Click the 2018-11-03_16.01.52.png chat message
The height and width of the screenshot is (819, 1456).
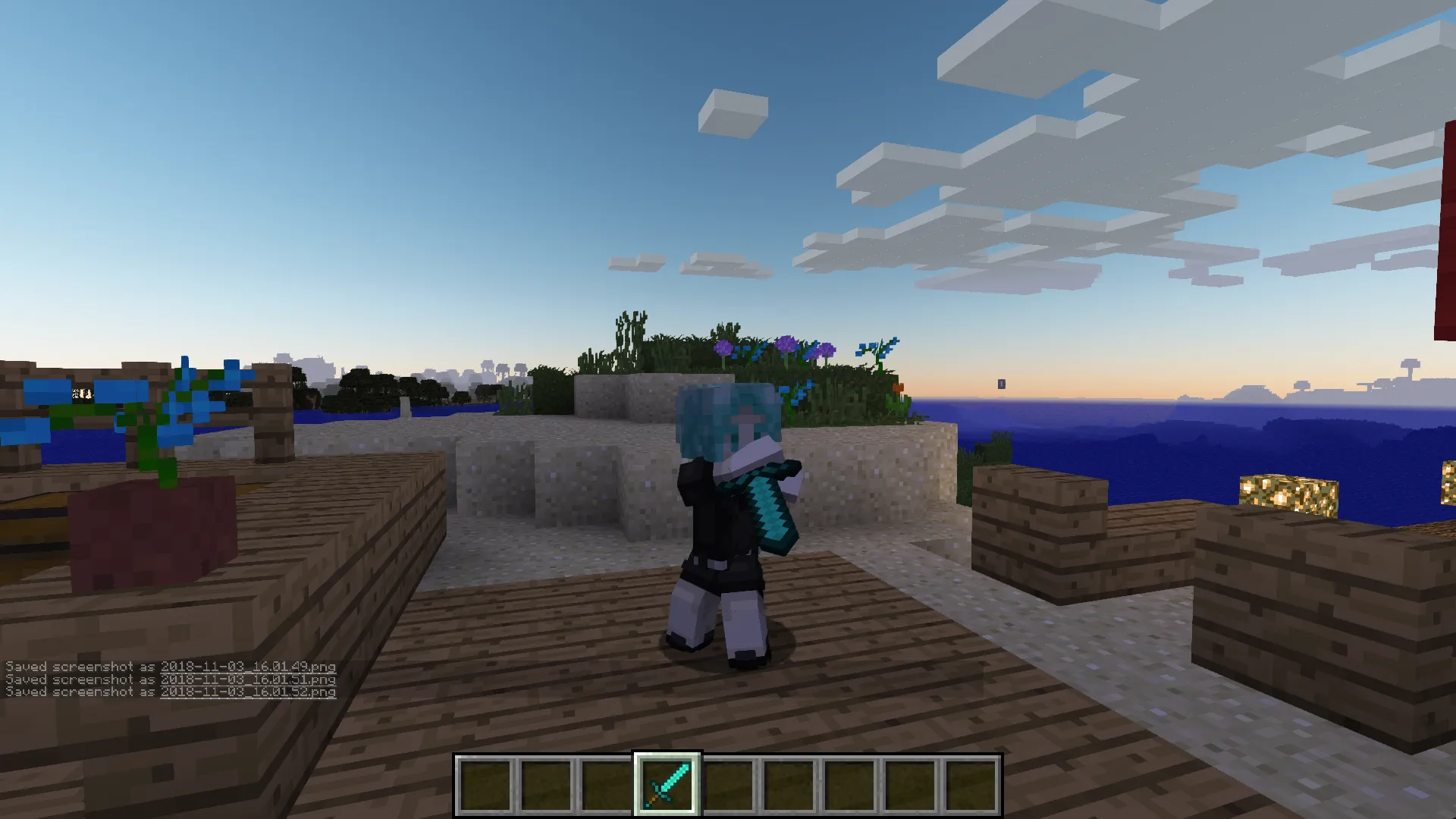248,692
